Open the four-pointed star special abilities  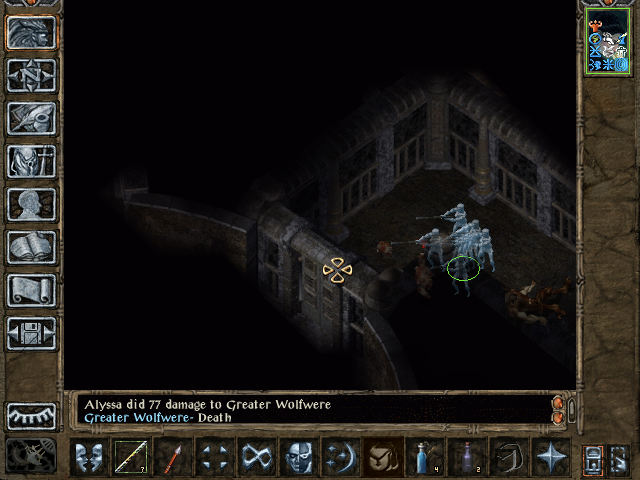(550, 457)
